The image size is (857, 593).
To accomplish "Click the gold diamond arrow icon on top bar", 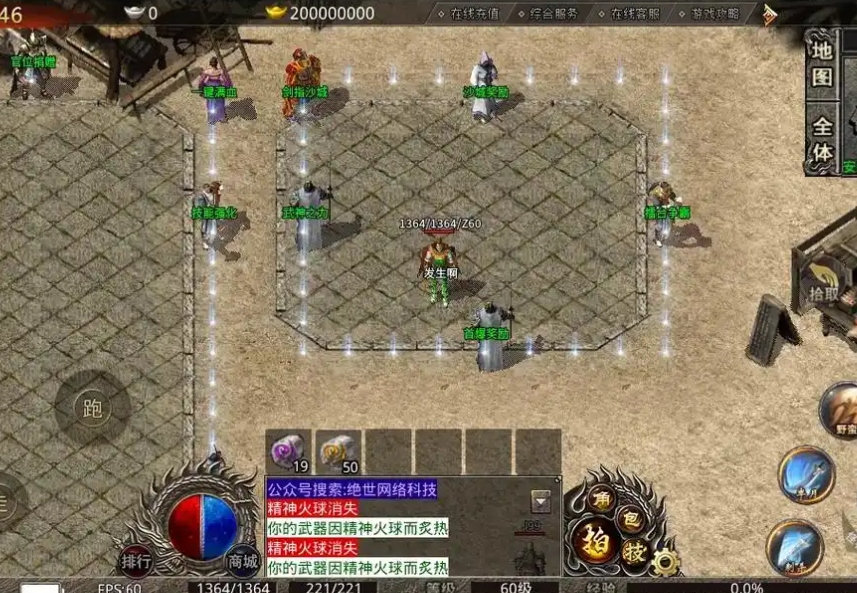I will (x=769, y=14).
